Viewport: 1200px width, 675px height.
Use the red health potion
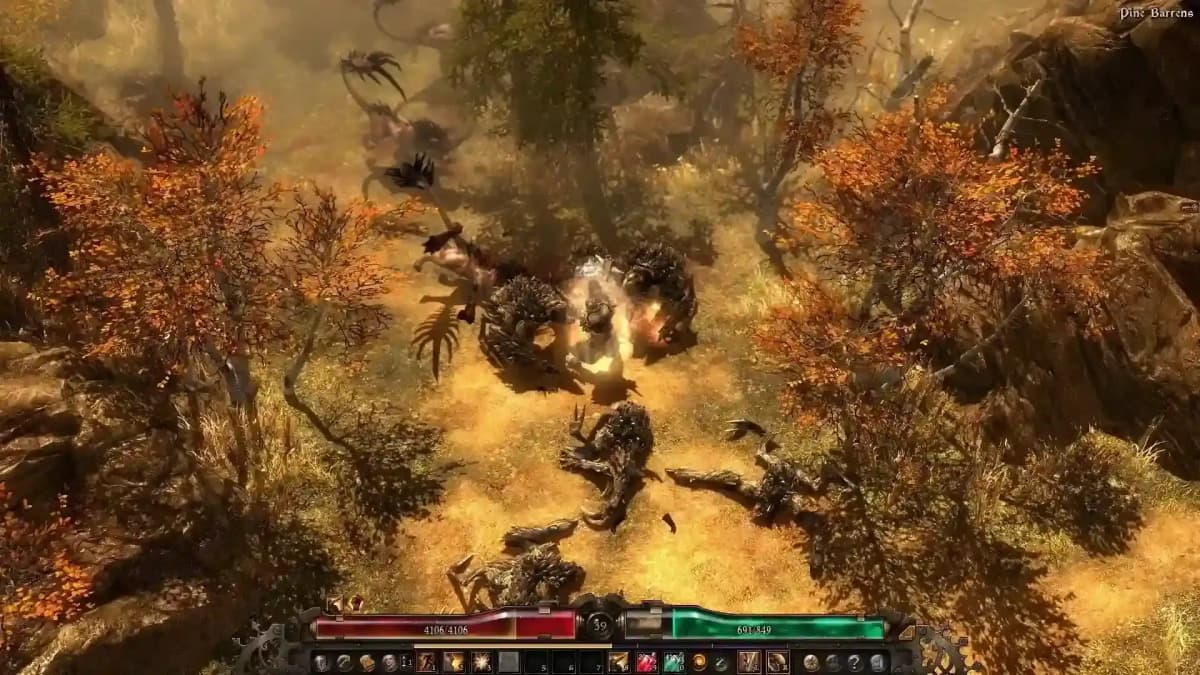click(646, 662)
